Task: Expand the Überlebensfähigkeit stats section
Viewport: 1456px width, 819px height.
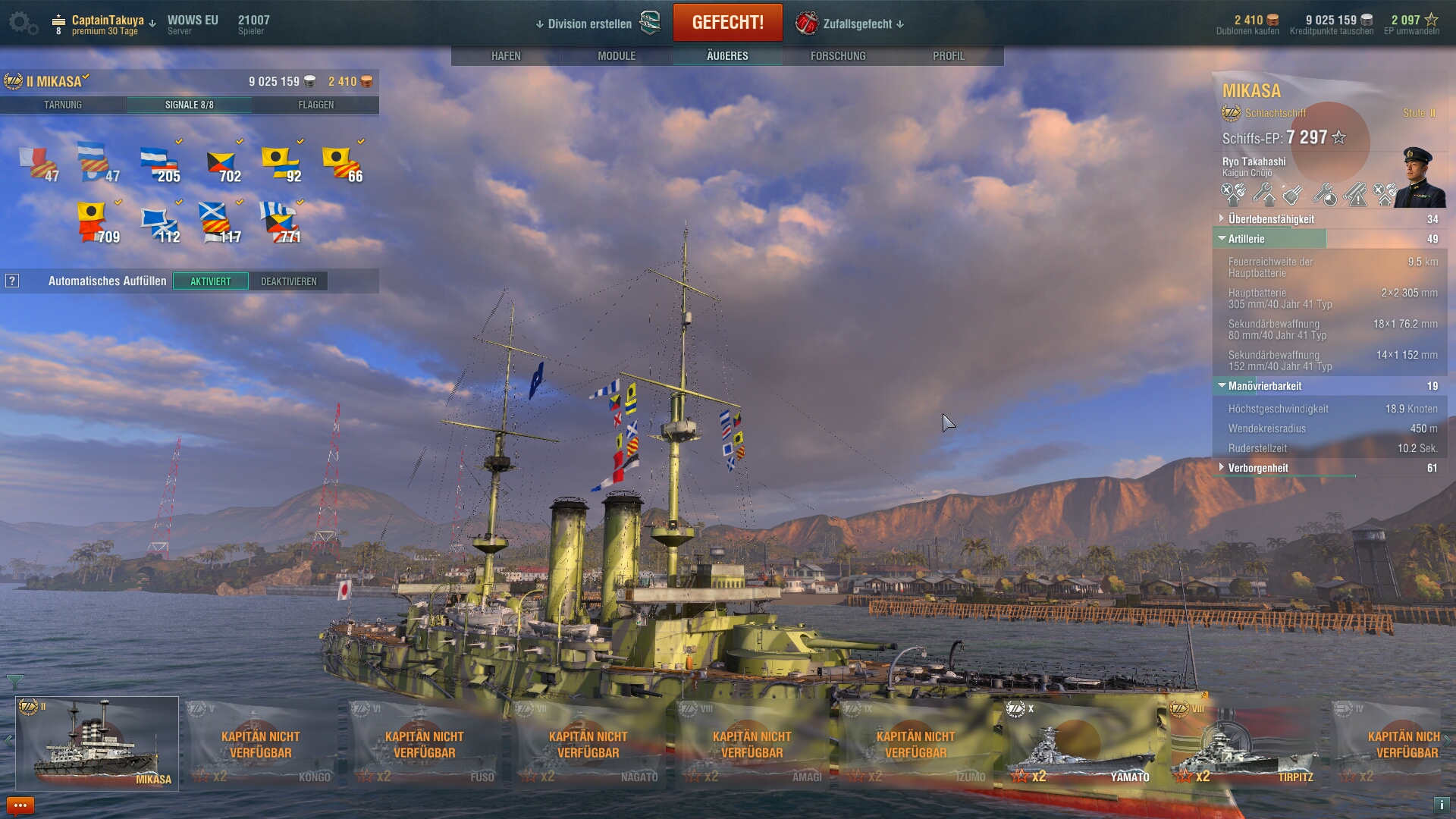Action: 1271,219
